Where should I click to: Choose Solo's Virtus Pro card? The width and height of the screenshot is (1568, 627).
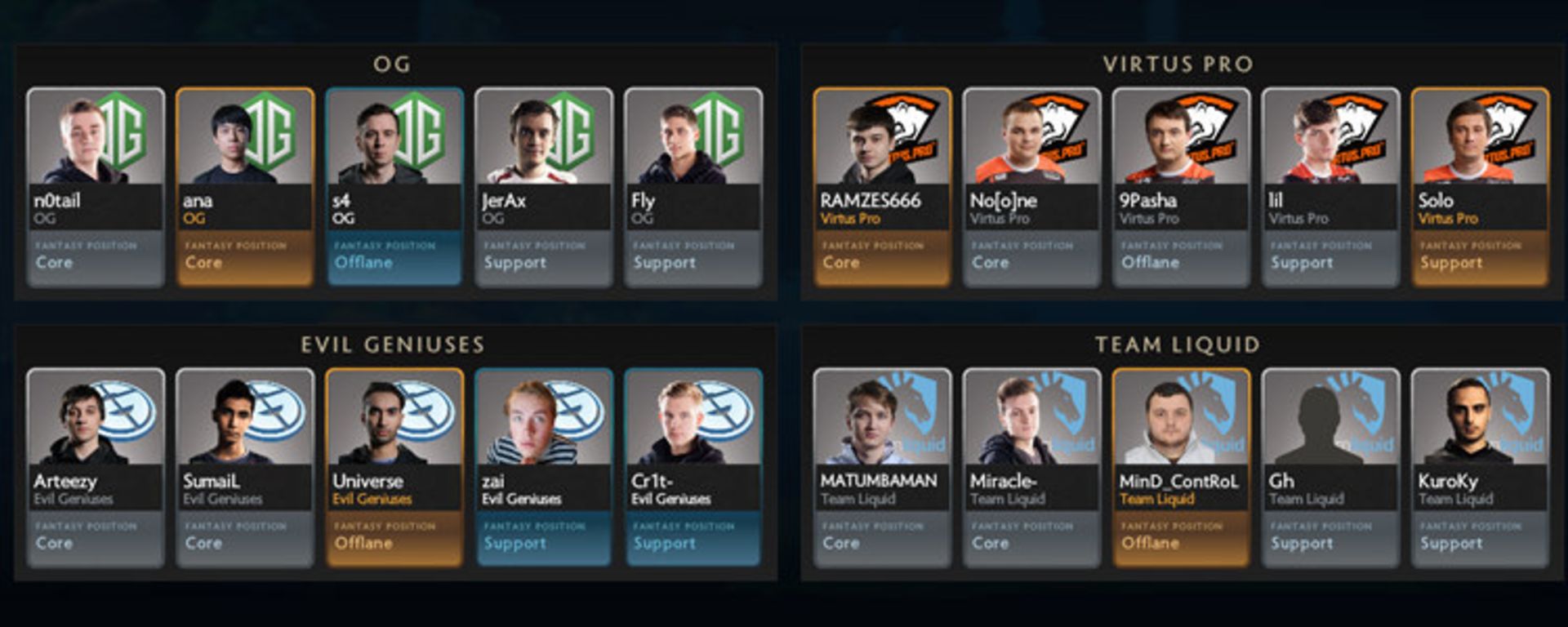[x=1480, y=187]
